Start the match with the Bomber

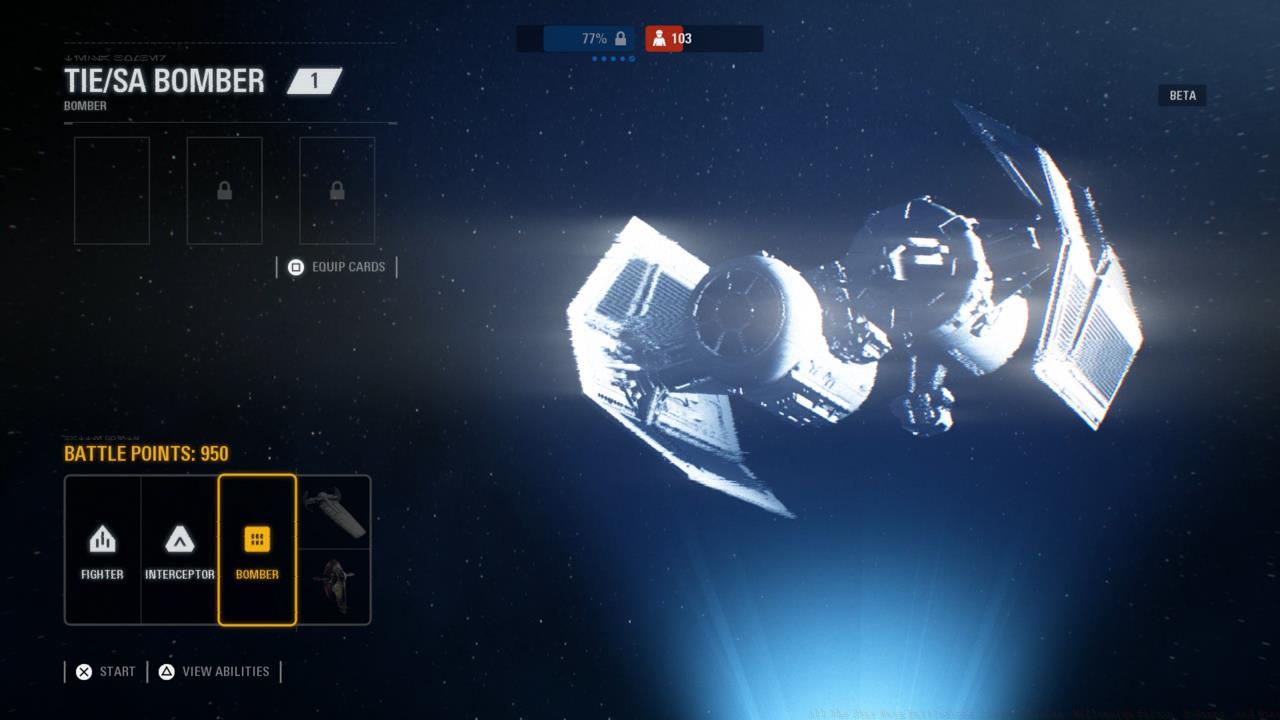tap(105, 672)
